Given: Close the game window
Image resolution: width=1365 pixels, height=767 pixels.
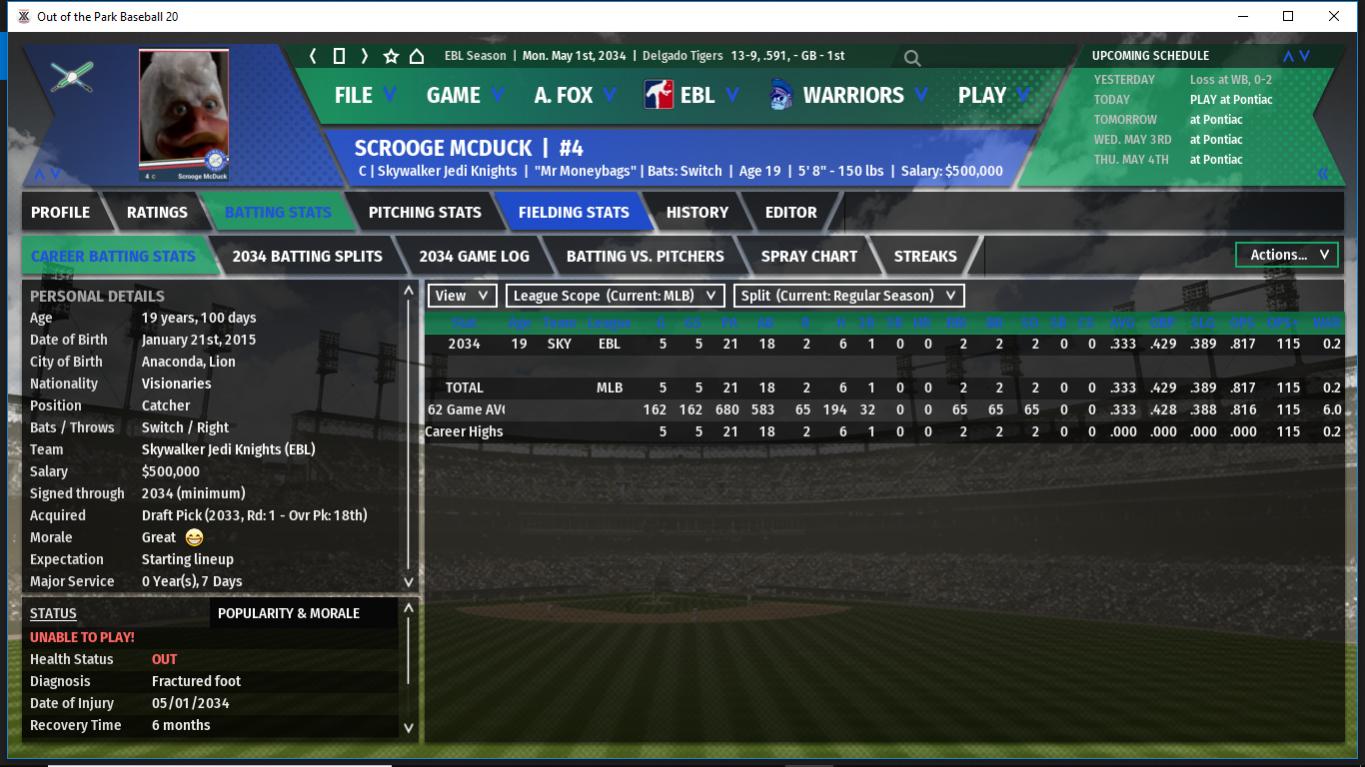Looking at the screenshot, I should (x=1333, y=16).
